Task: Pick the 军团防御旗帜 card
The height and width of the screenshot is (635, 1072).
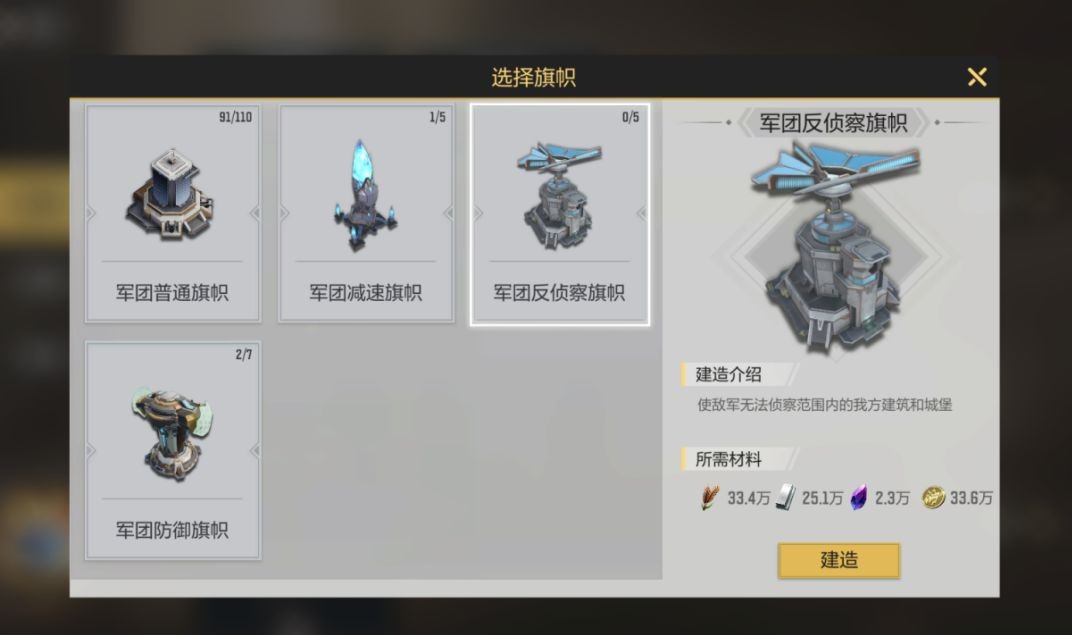Action: tap(172, 450)
